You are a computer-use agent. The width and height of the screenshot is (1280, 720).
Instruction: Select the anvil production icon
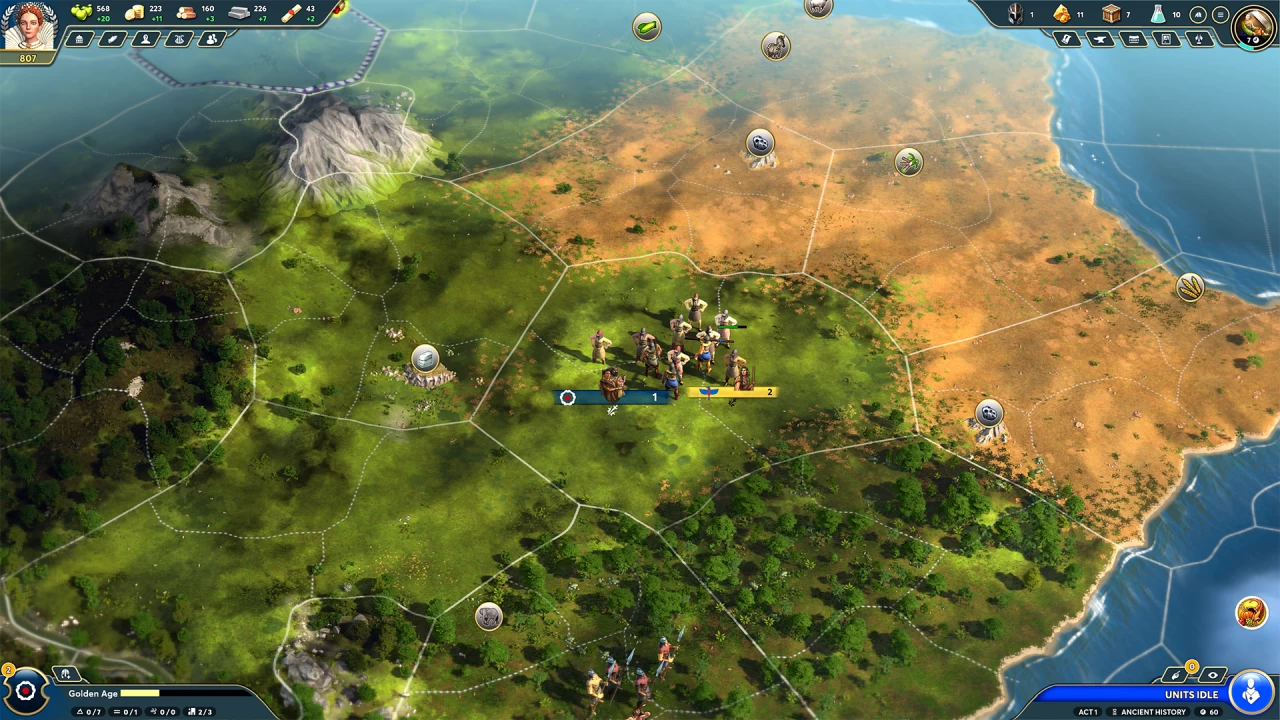[x=1099, y=40]
